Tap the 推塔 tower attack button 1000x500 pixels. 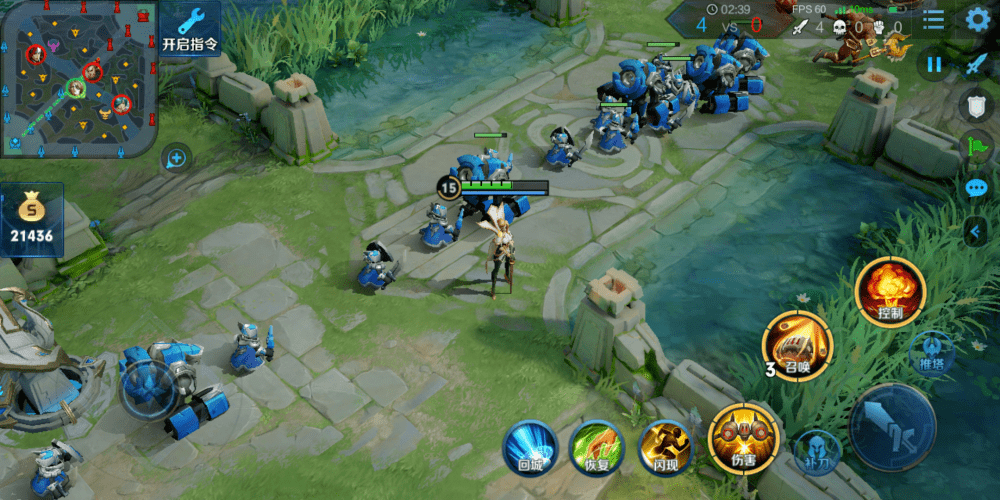[x=931, y=353]
